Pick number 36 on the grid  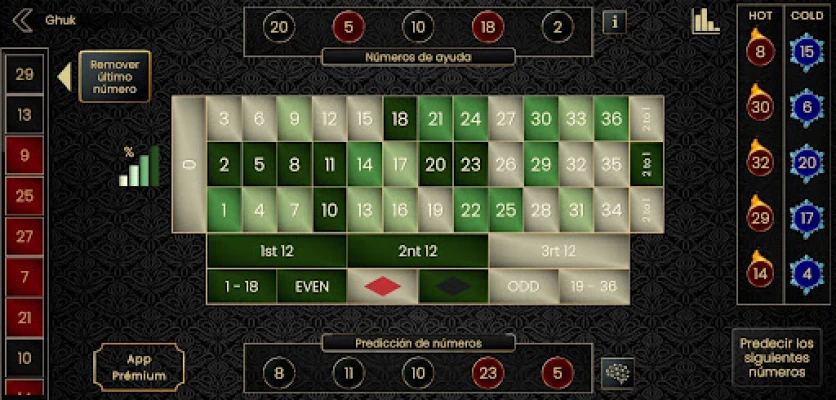tap(611, 119)
